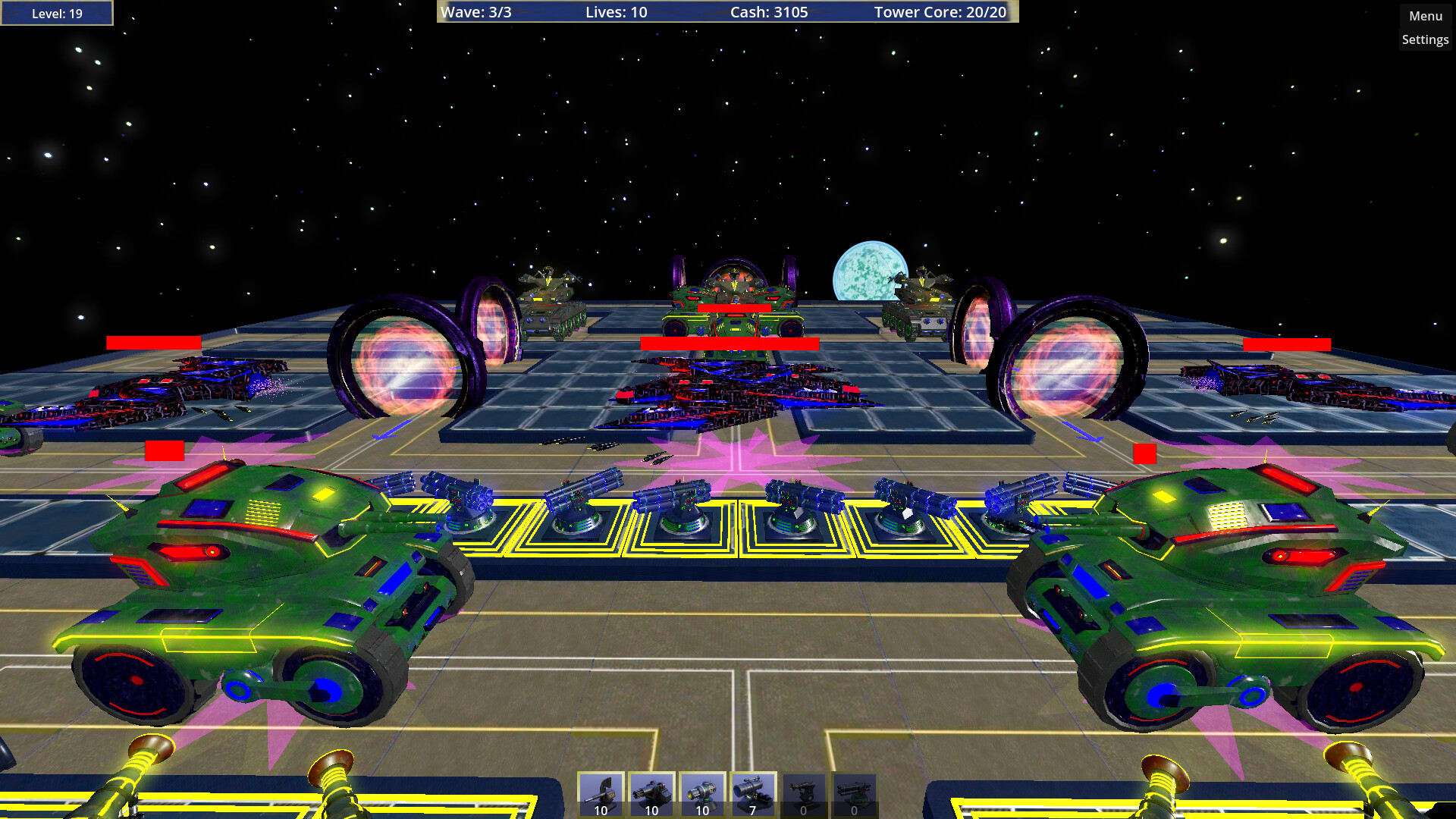Open the Settings panel
Image resolution: width=1456 pixels, height=819 pixels.
tap(1425, 39)
